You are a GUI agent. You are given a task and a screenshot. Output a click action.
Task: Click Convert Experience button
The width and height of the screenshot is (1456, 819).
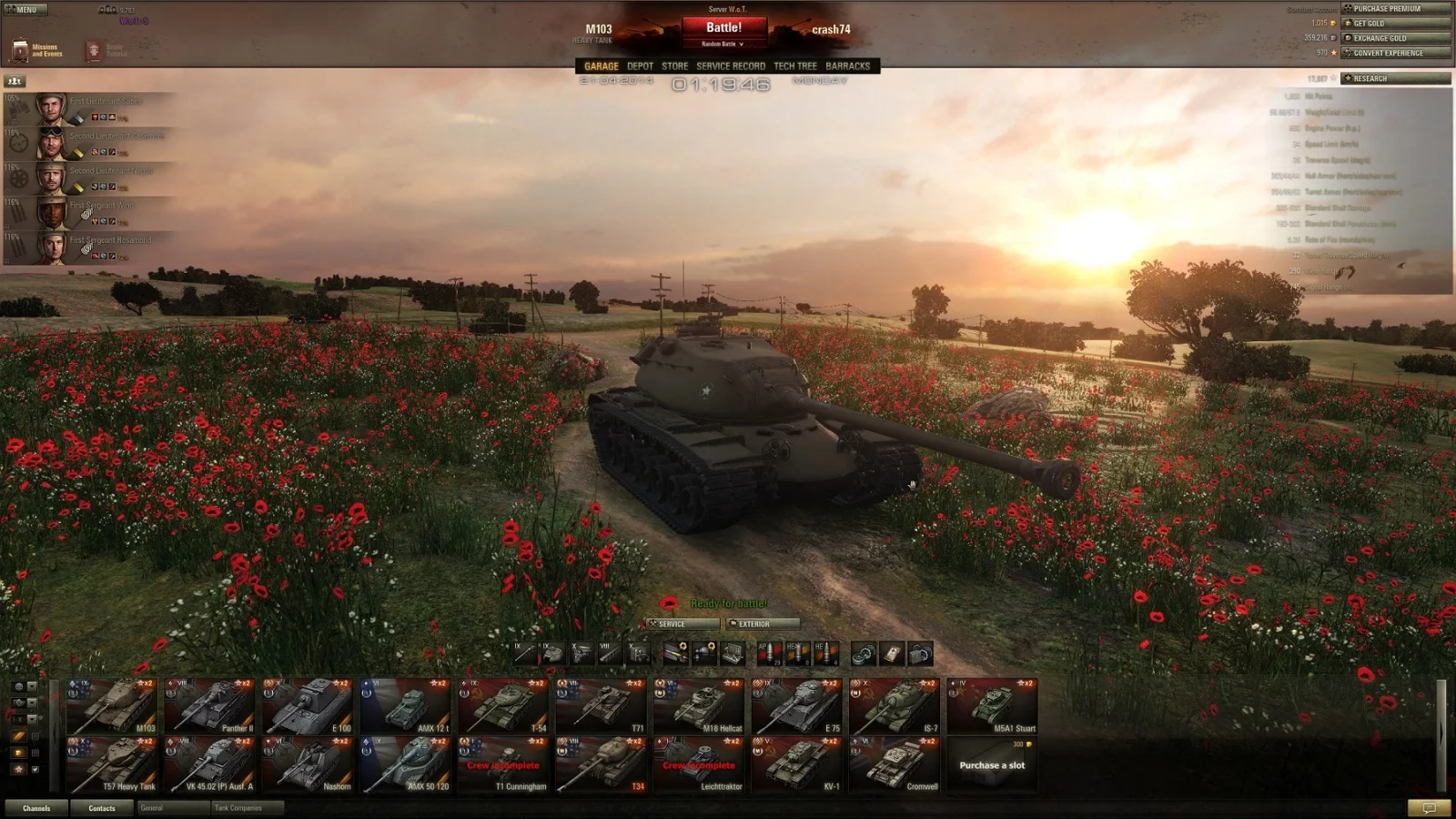point(1395,53)
